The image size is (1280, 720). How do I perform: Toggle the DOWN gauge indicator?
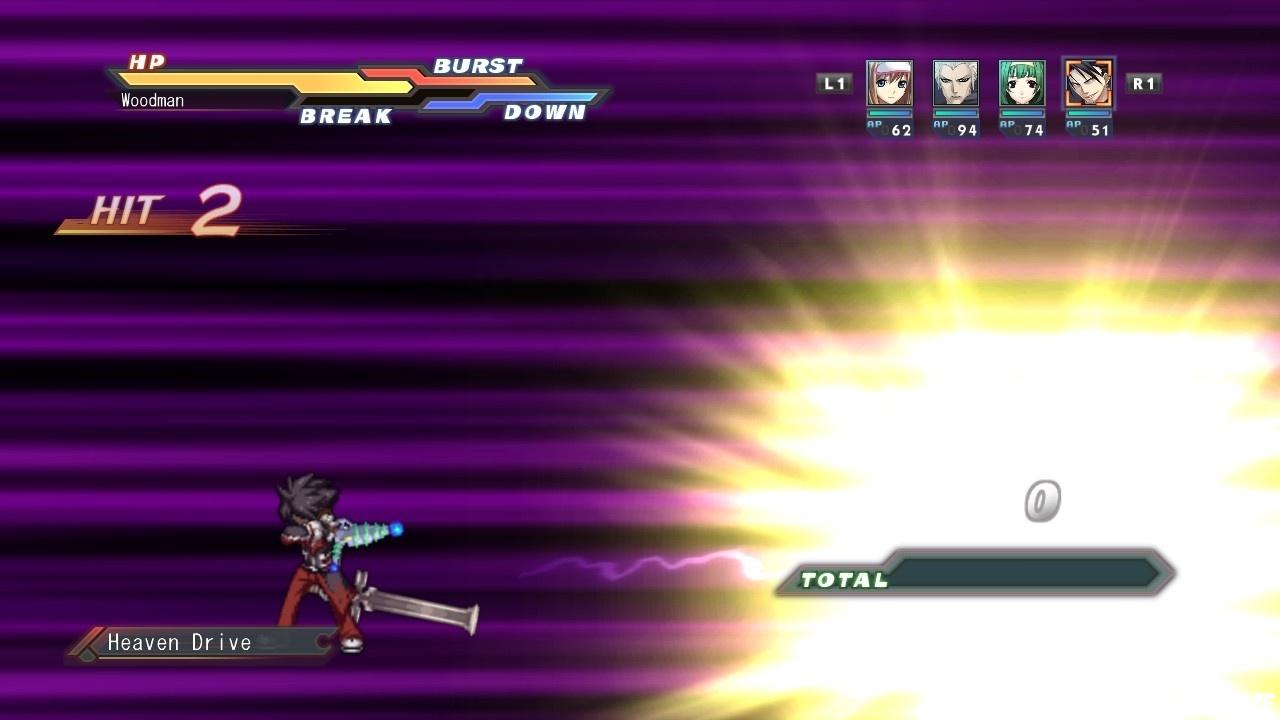point(548,113)
